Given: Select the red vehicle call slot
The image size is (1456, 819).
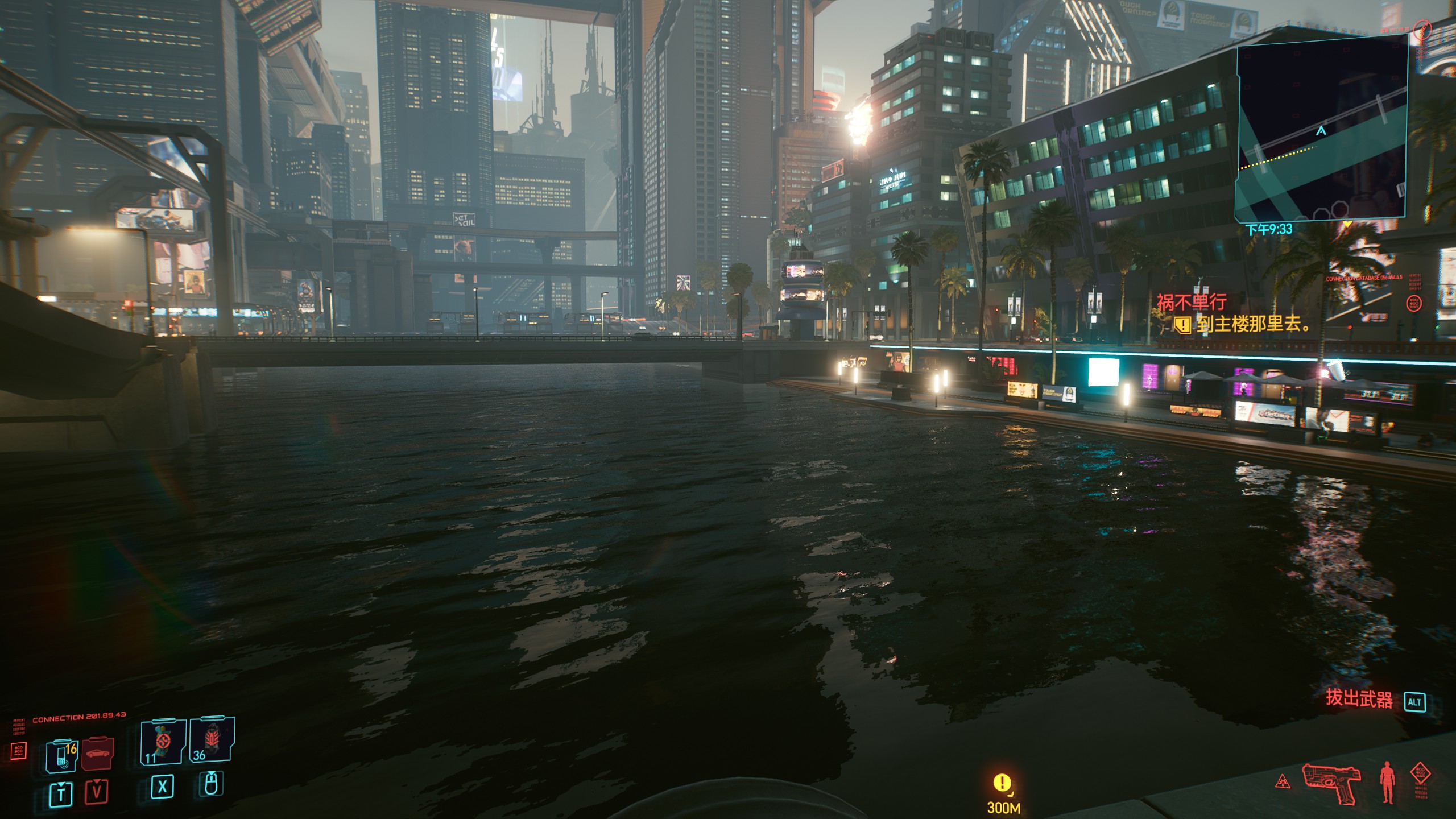Looking at the screenshot, I should coord(98,754).
